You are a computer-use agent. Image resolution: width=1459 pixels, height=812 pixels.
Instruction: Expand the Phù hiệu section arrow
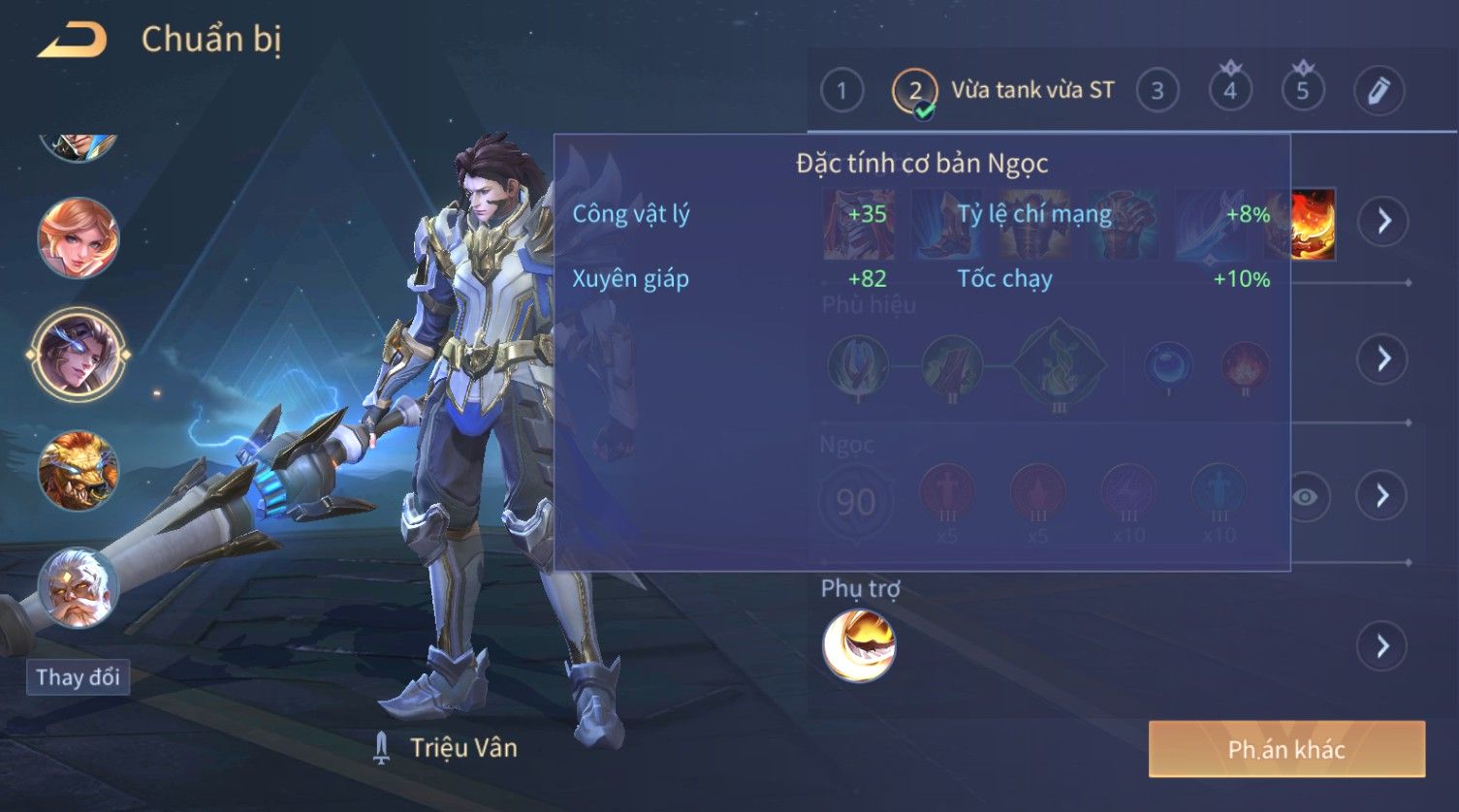click(x=1383, y=359)
